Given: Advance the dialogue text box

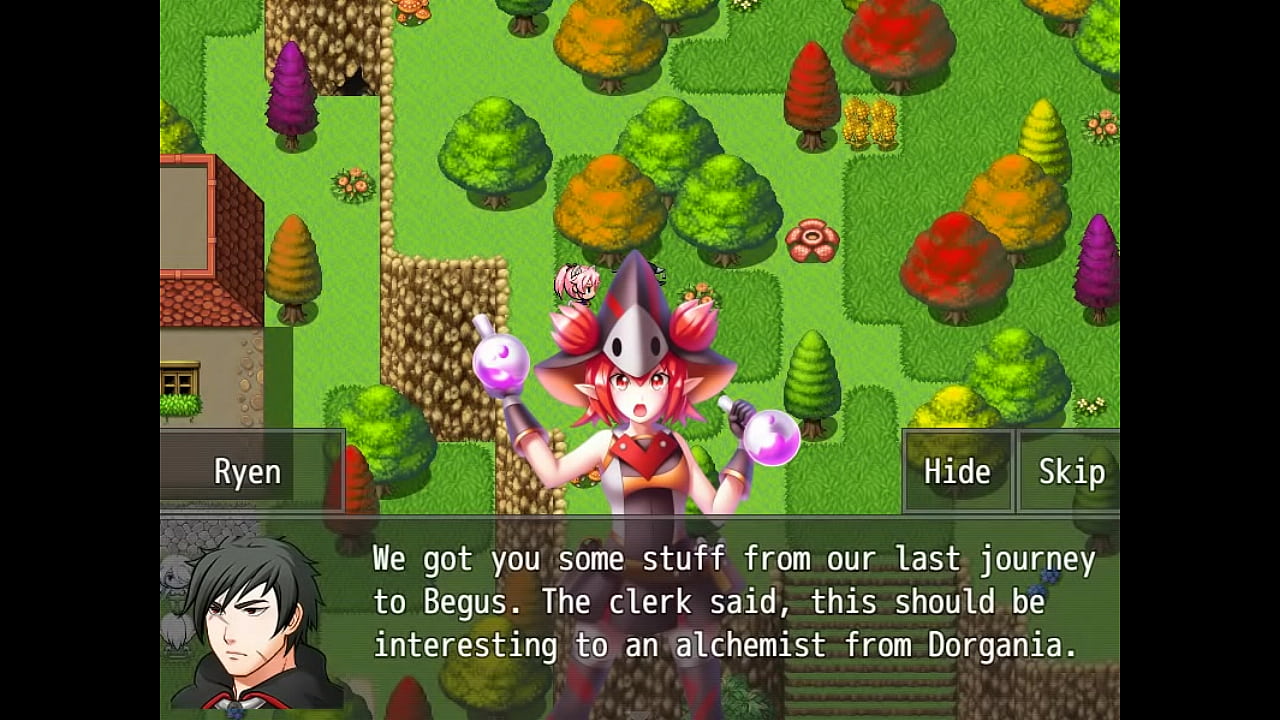Looking at the screenshot, I should pos(733,603).
